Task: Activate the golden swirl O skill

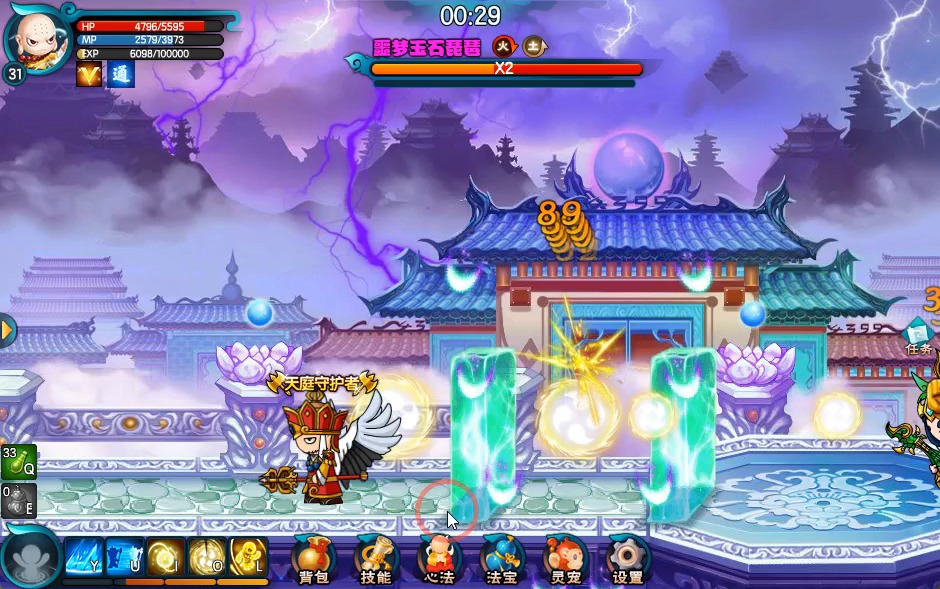Action: point(206,557)
